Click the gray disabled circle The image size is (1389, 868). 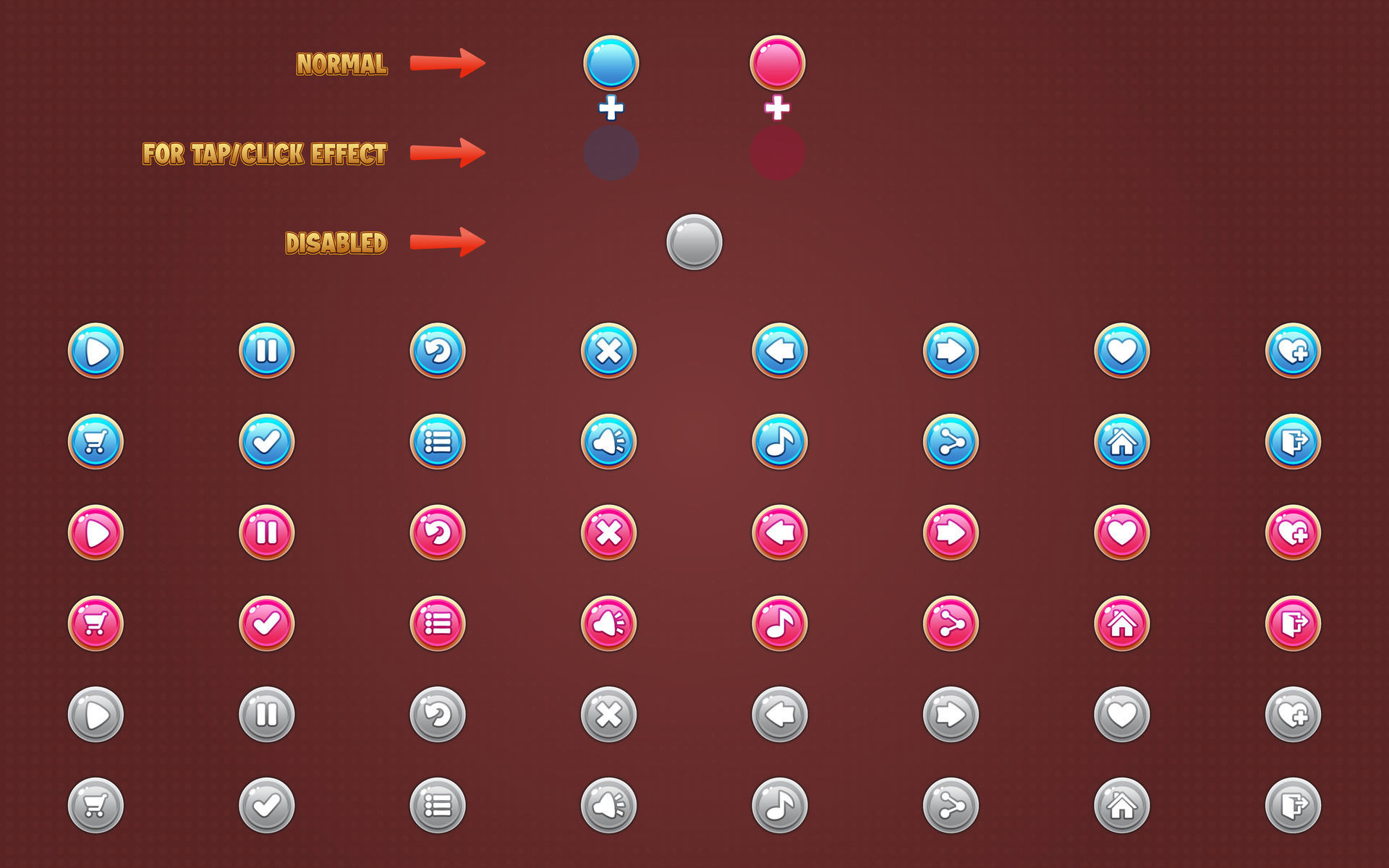tap(694, 242)
